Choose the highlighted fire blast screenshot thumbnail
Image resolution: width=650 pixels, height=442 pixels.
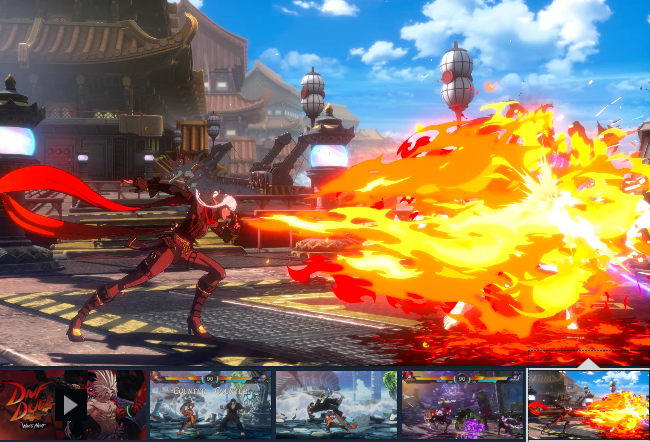588,405
